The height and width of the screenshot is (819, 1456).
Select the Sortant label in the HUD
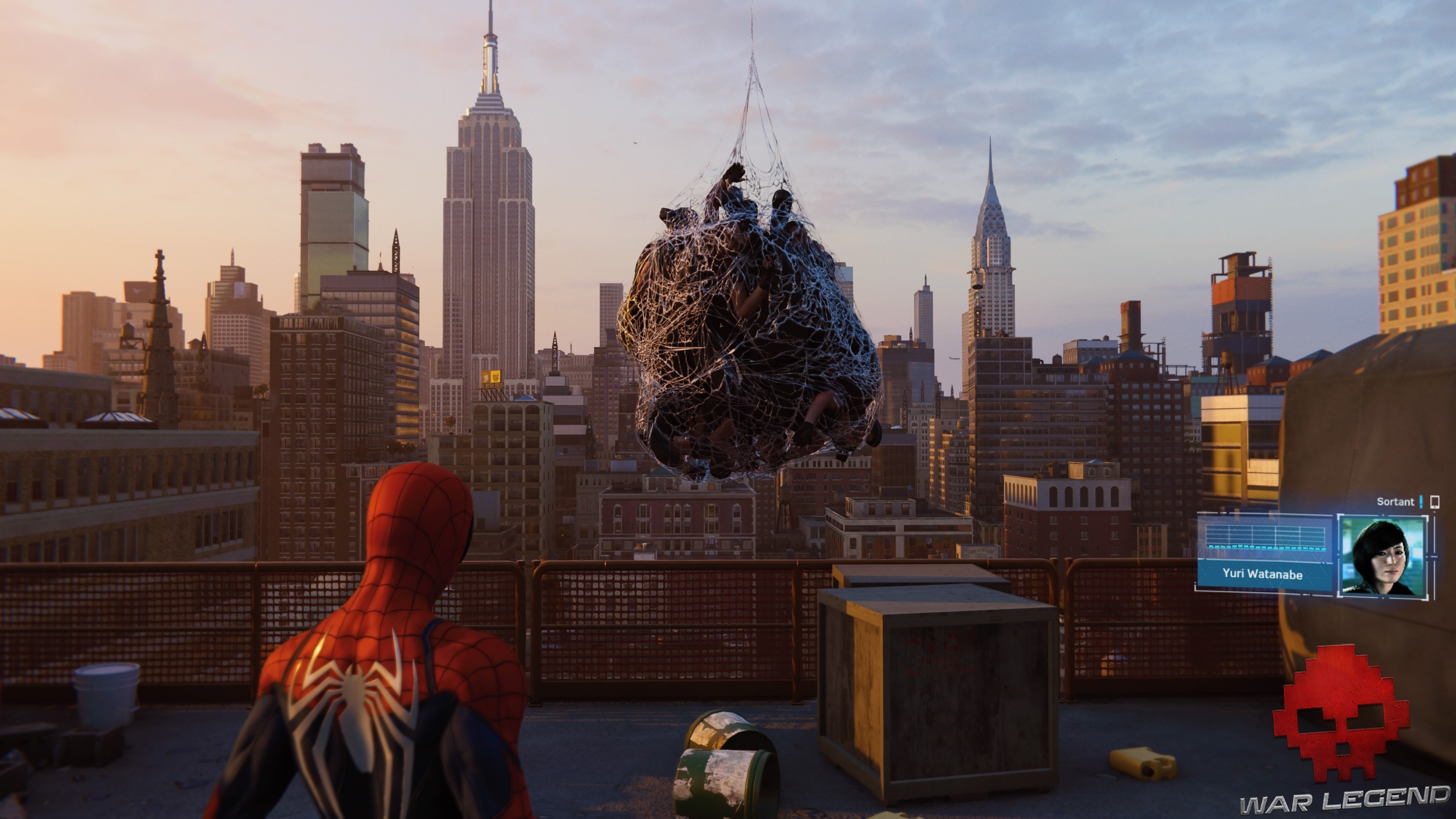point(1396,502)
